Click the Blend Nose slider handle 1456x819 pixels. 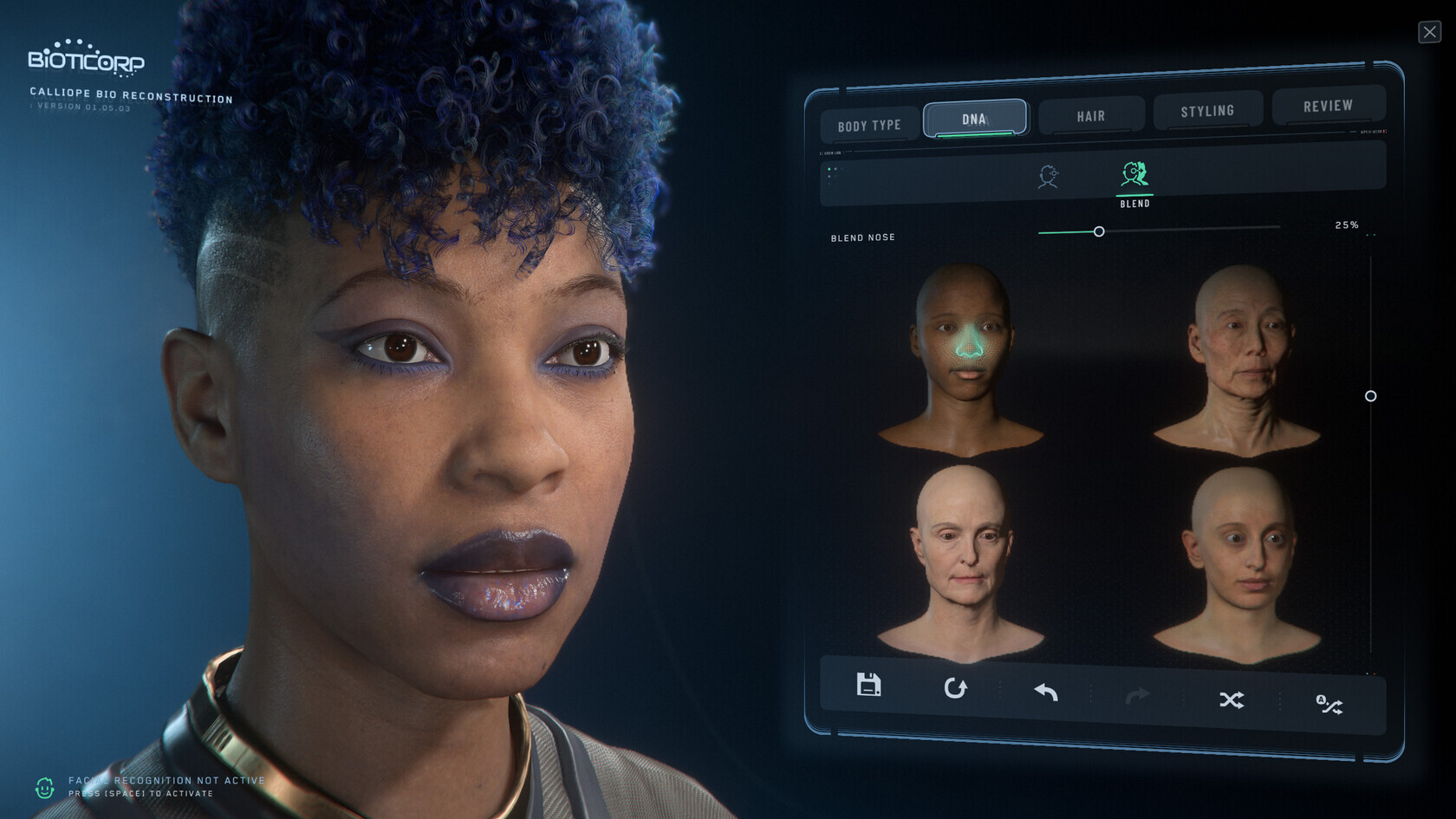(x=1099, y=231)
